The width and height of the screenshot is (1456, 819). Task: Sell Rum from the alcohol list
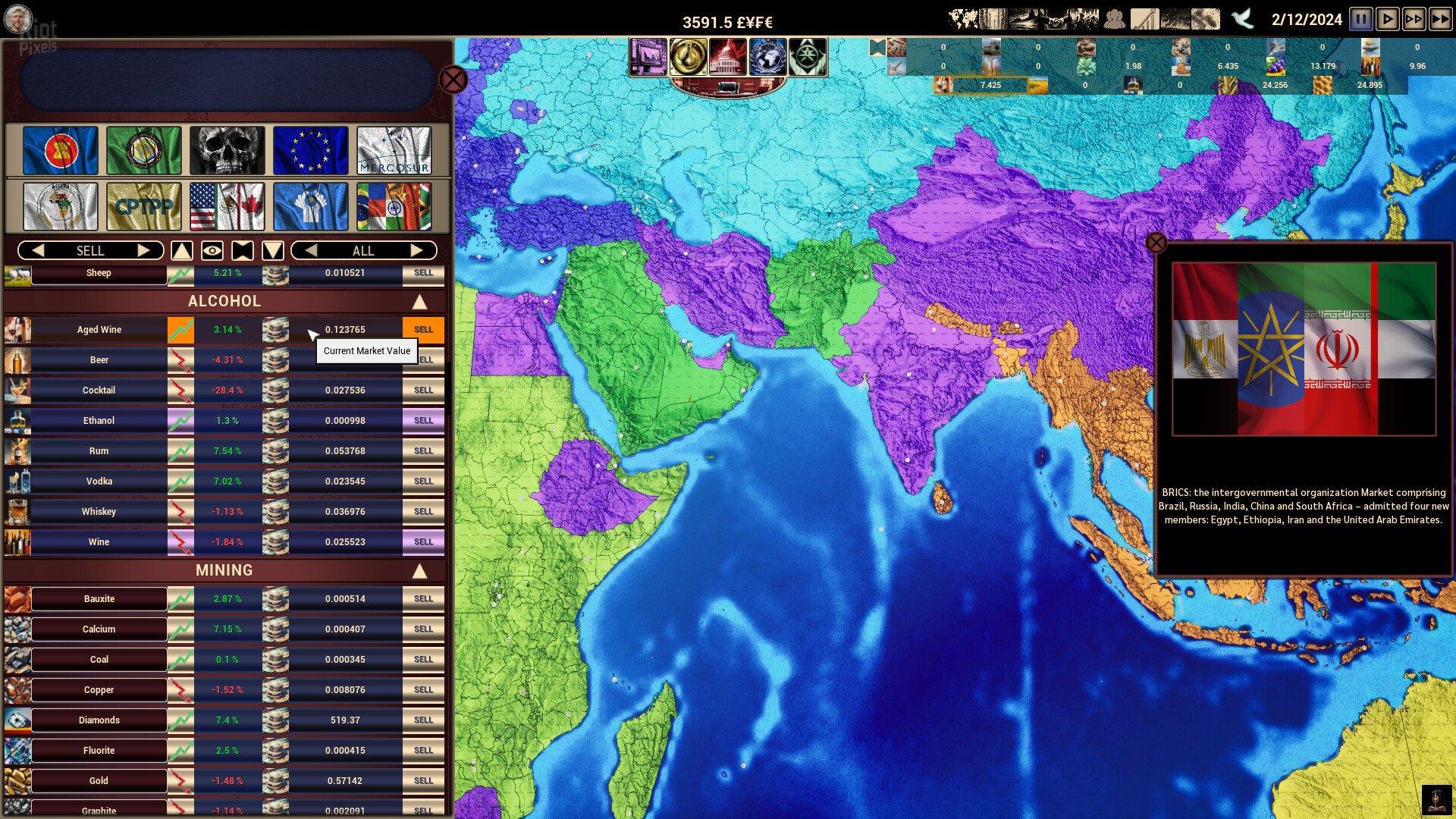(x=423, y=451)
